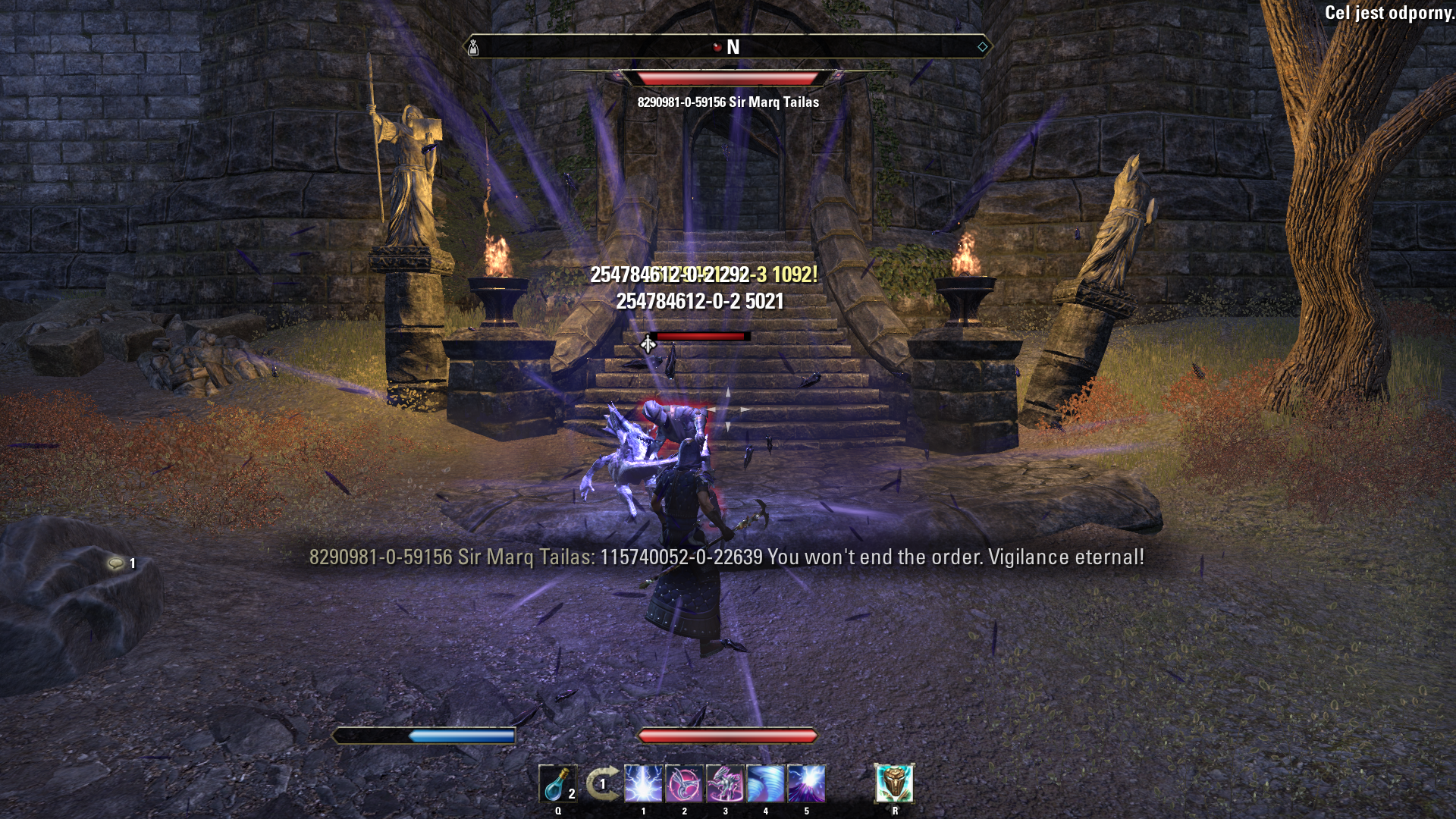Cast the blue tornado ability
The height and width of the screenshot is (819, 1456).
(x=766, y=784)
